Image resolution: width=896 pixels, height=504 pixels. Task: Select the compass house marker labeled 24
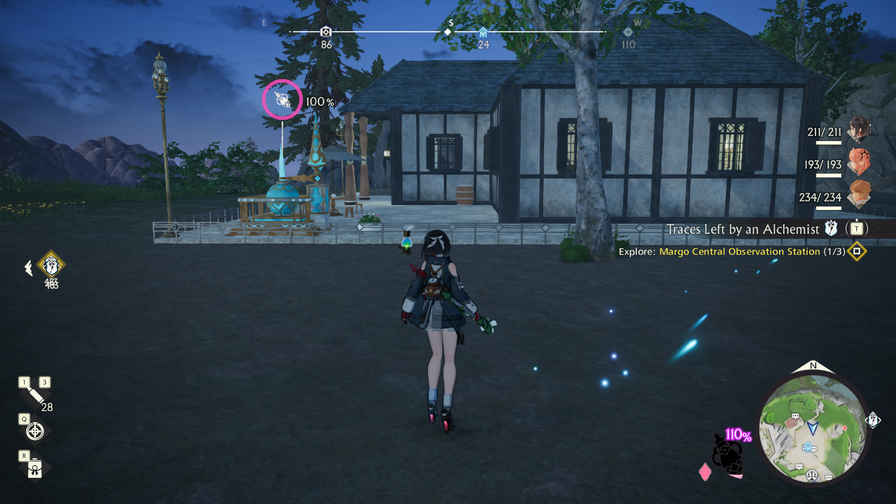tap(483, 33)
